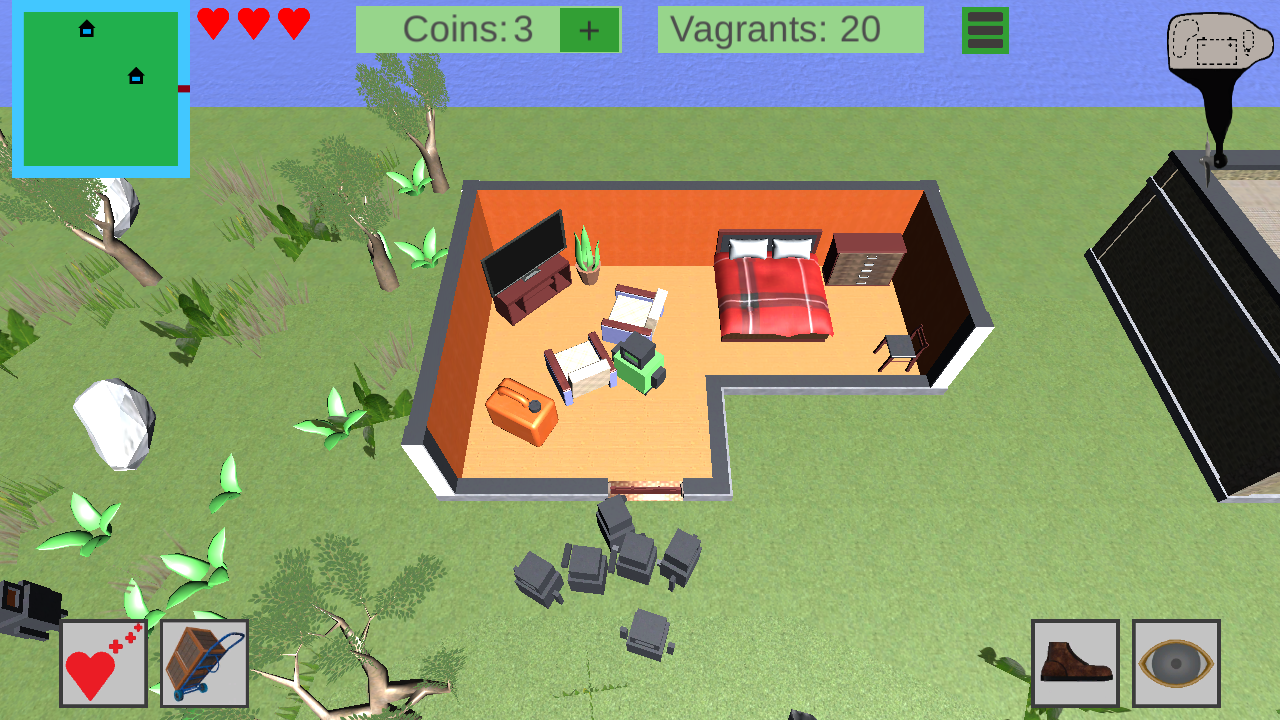Toggle the eye vision ability
Screen dimensions: 1280x720
coord(1176,662)
